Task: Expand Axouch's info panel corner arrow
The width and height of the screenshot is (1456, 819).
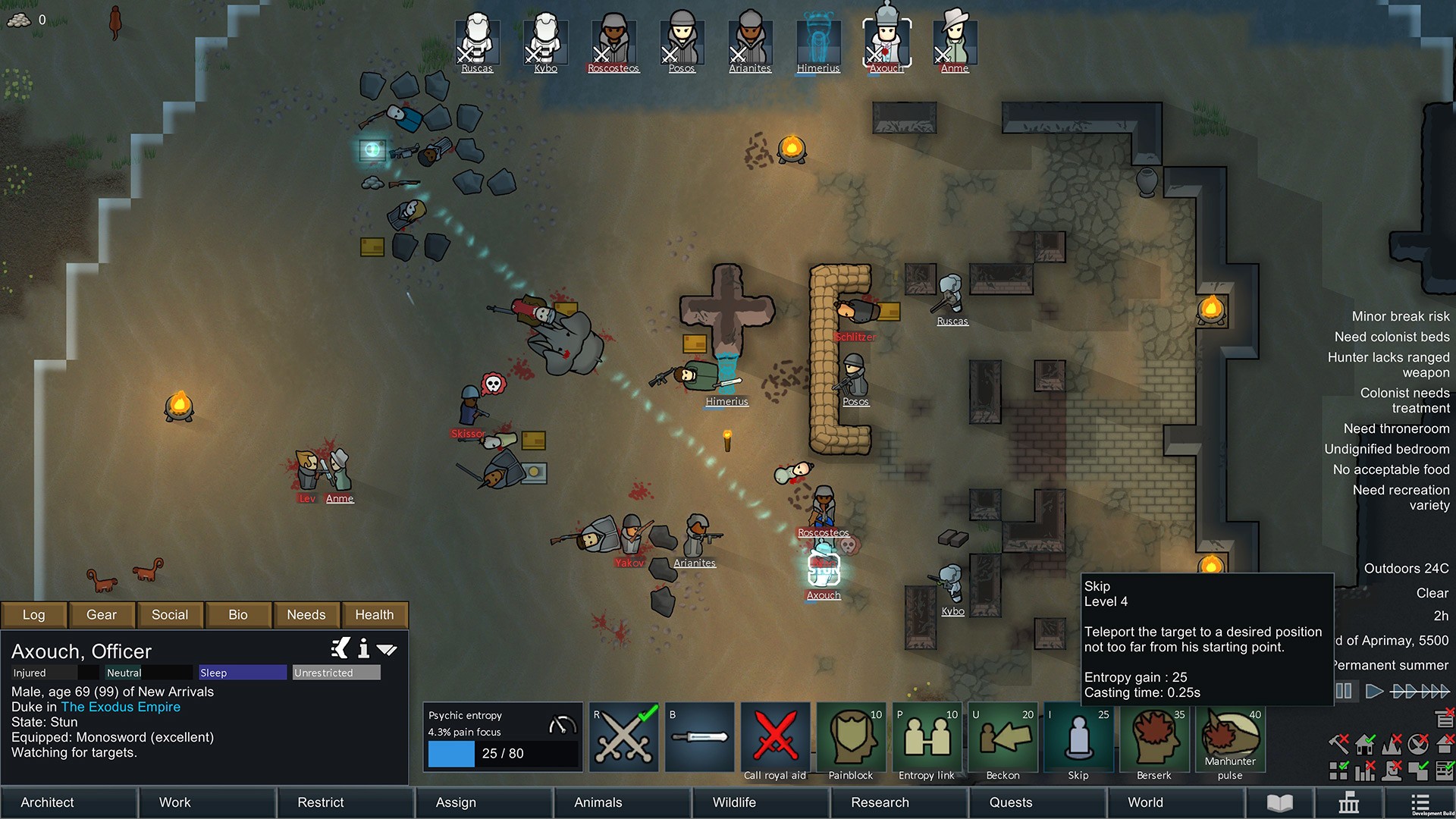Action: point(387,650)
